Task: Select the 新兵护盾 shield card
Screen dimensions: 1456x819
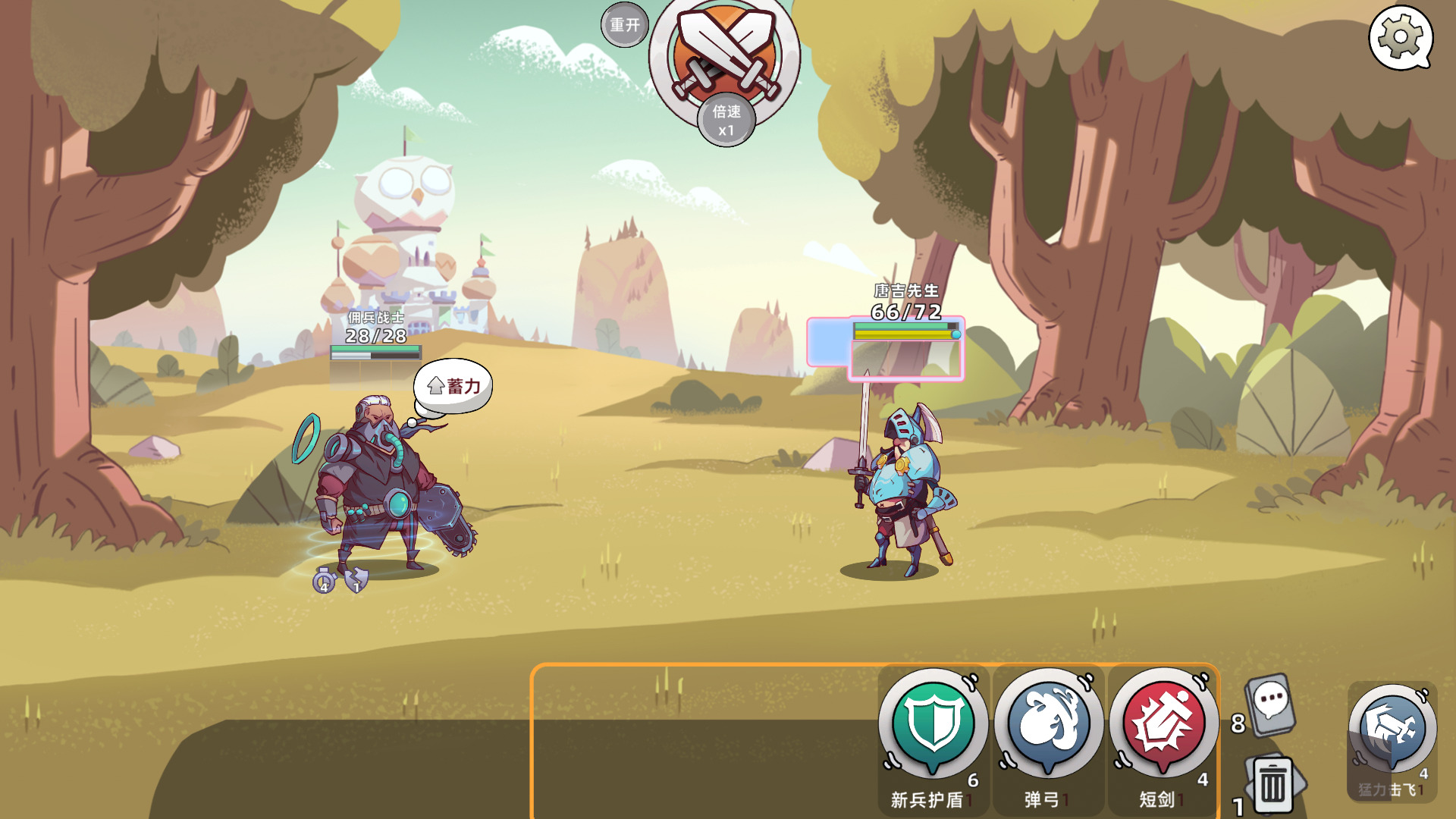Action: click(933, 726)
